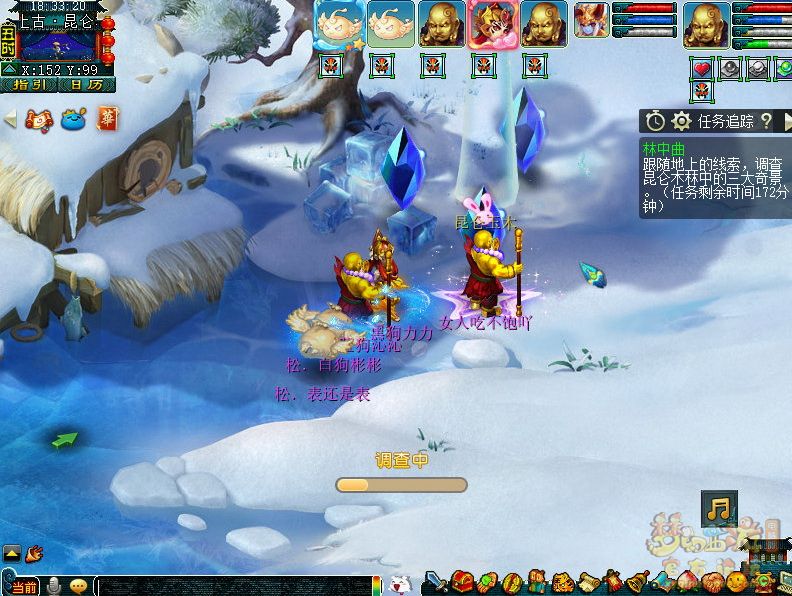Select the horned demon pet portrait
Screen dimensions: 792x596
[x=591, y=19]
